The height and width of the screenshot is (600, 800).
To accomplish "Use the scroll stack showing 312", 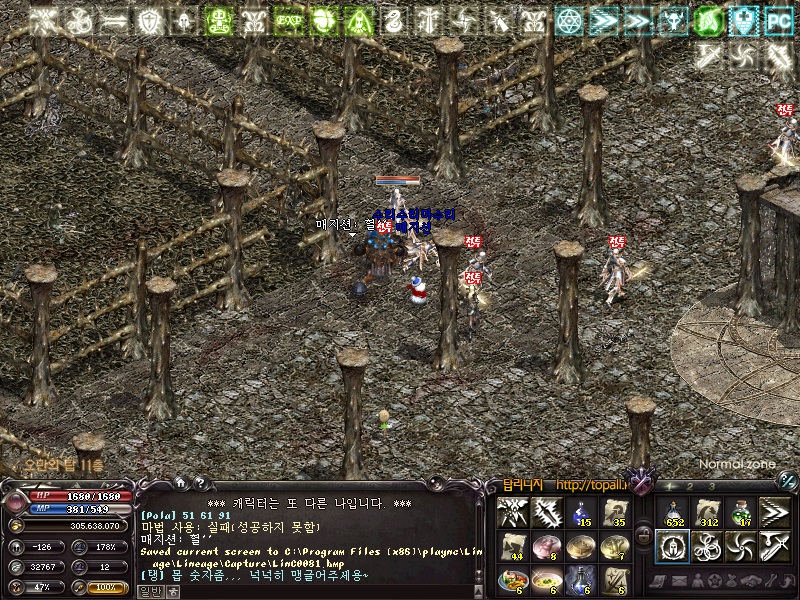I will coord(706,513).
